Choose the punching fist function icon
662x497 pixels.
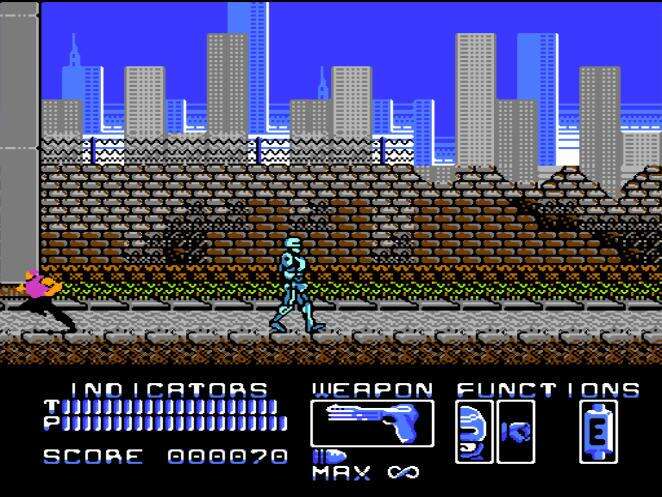517,432
